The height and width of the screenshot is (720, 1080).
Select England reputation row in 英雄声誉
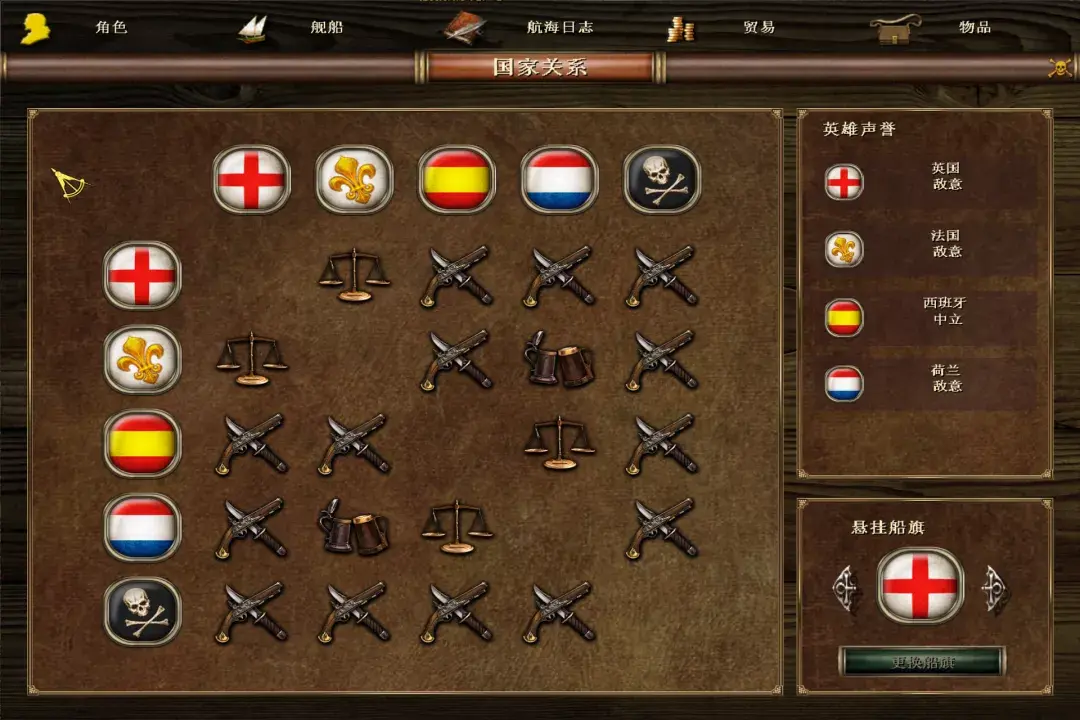[924, 182]
